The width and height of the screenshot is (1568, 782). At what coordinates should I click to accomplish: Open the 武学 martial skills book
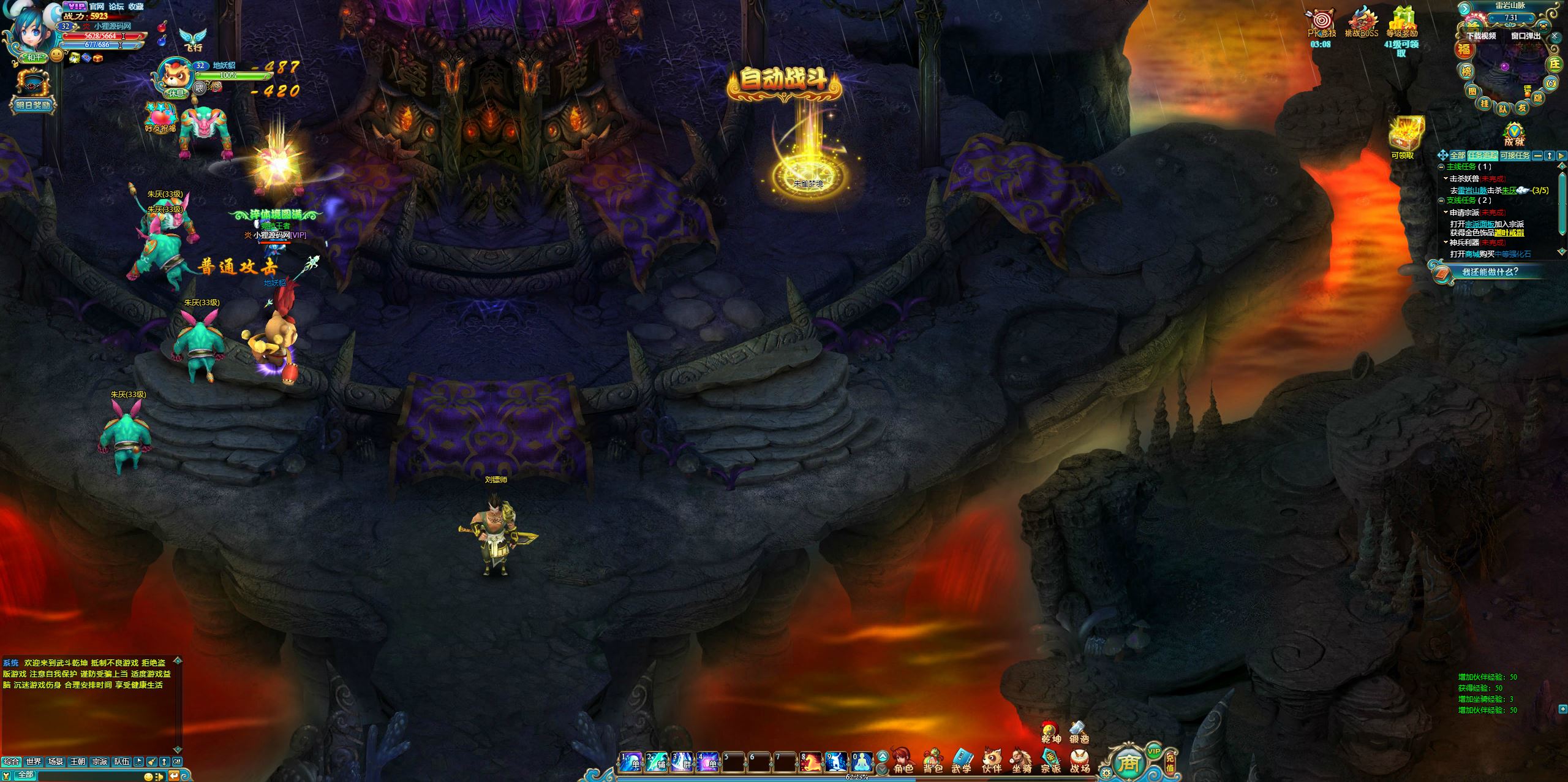tap(962, 761)
